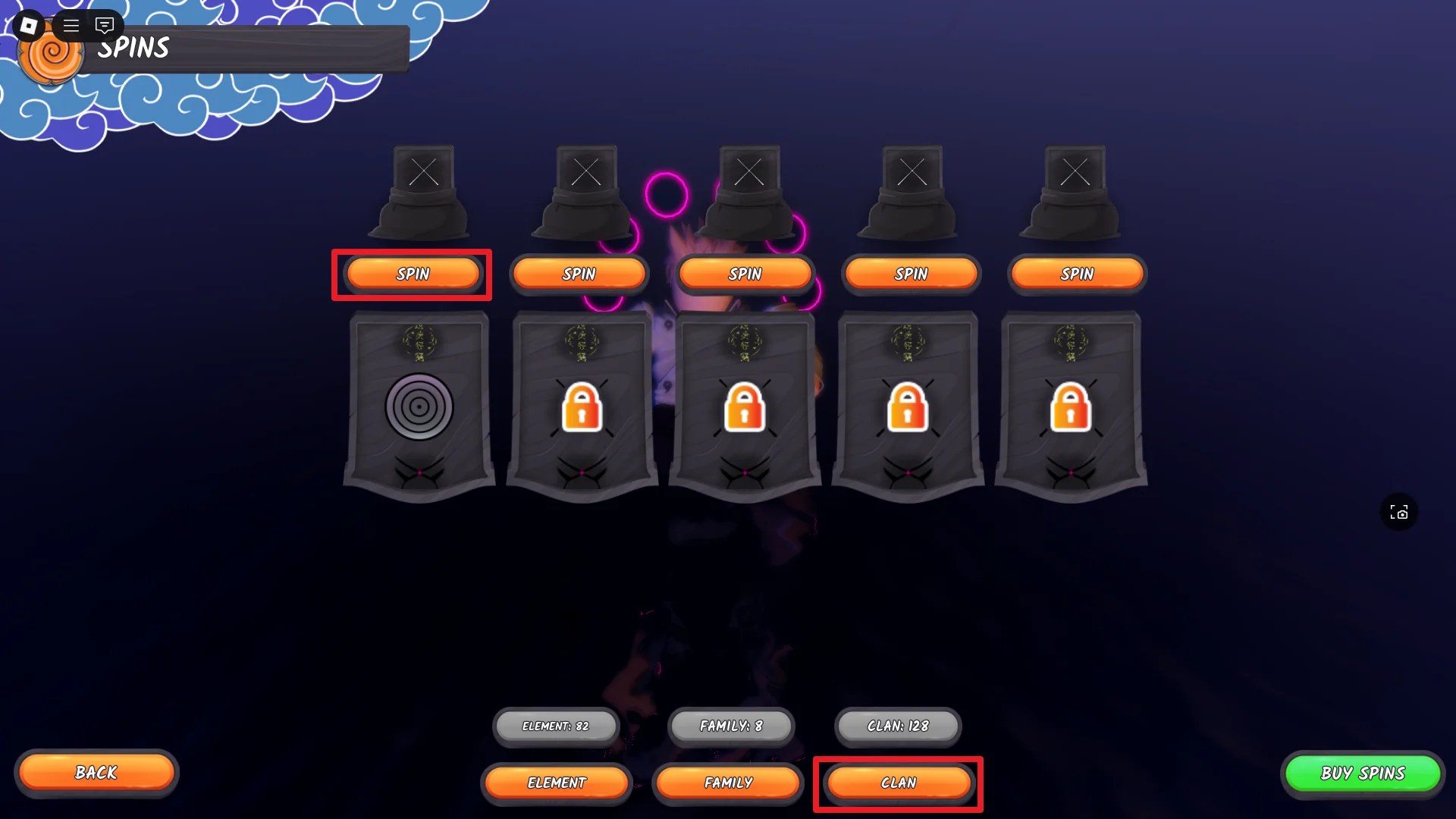Open the Roblox main menu
Viewport: 1456px width, 819px height.
71,25
